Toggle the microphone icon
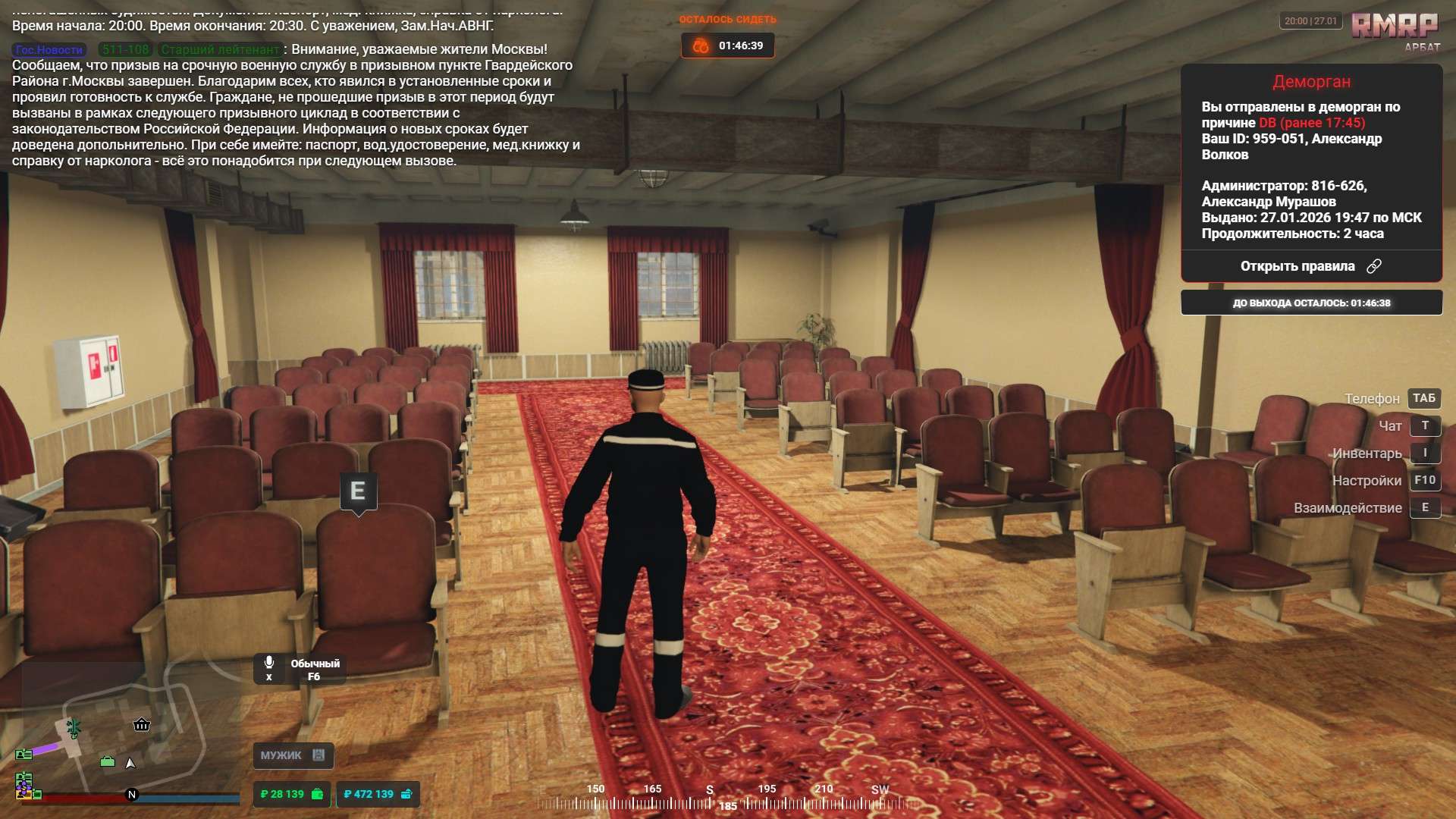 (x=268, y=663)
